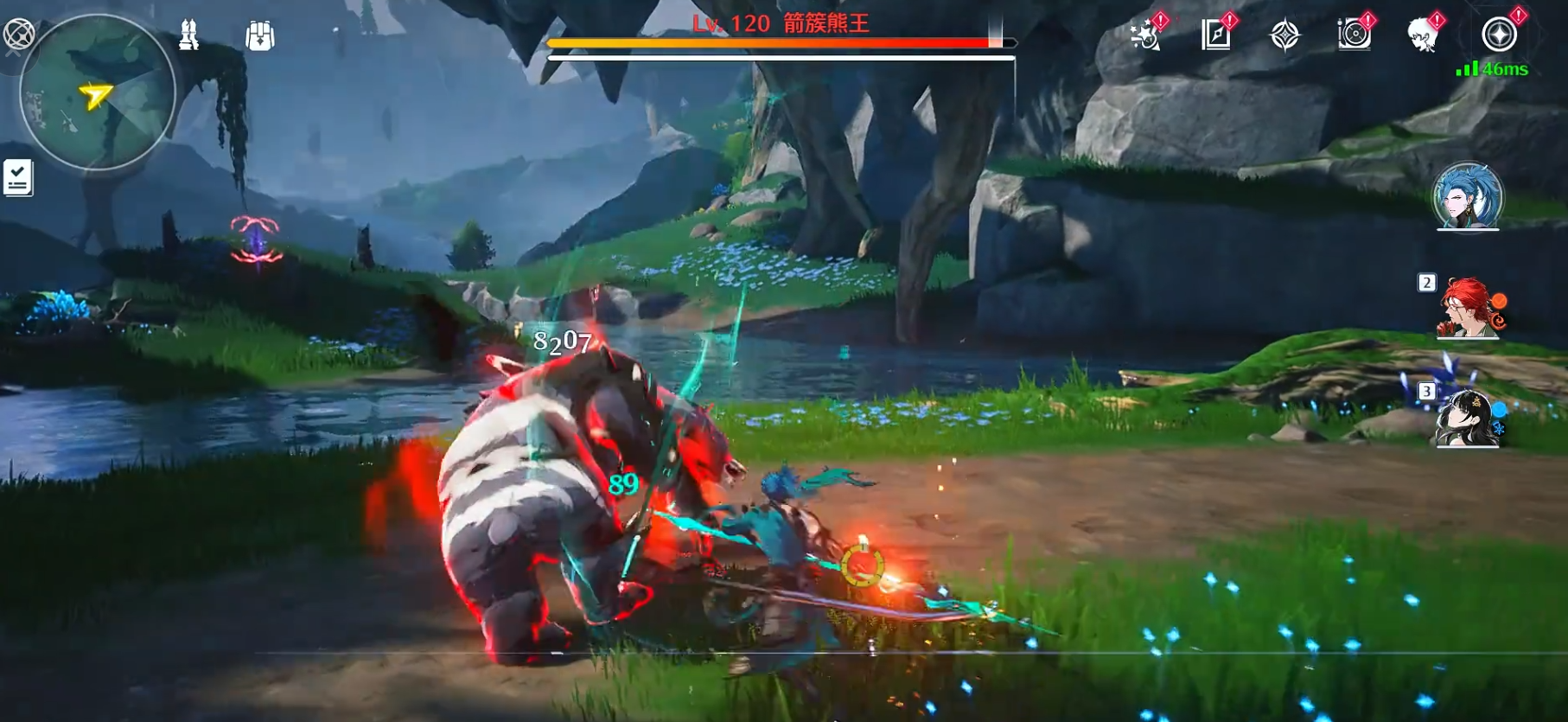Open the turntable disc icon

coord(1354,35)
